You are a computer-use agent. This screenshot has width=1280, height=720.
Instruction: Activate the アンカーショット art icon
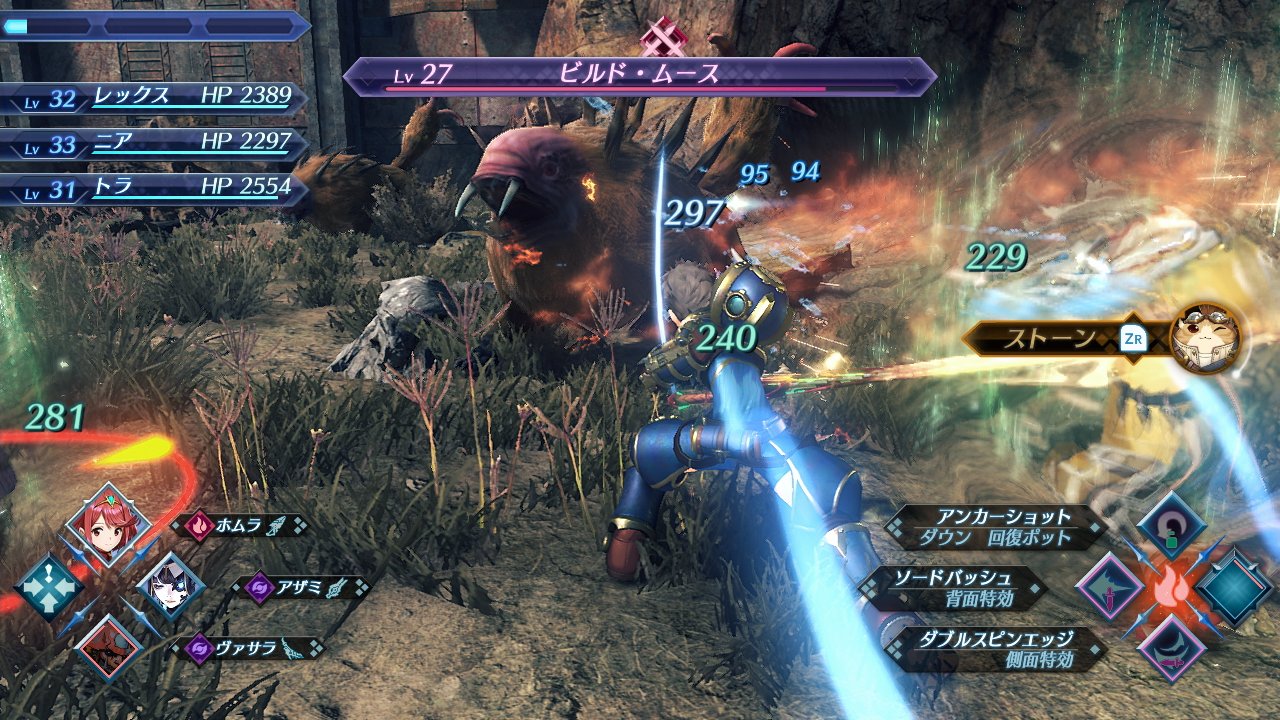pyautogui.click(x=1171, y=526)
